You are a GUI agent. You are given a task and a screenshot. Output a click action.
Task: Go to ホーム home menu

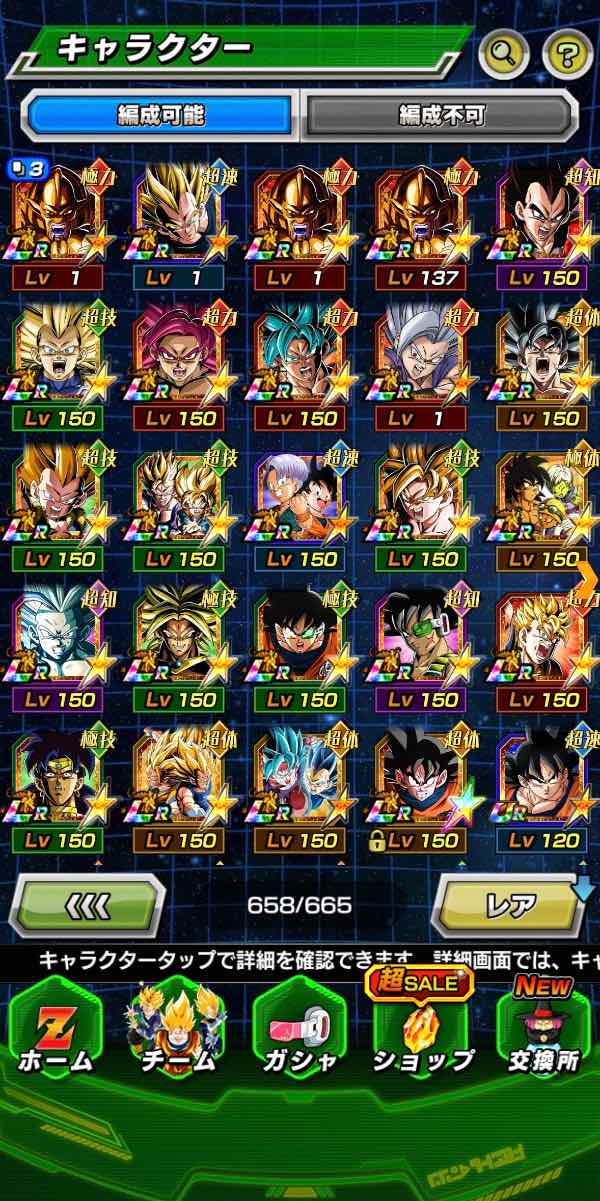pos(55,1030)
